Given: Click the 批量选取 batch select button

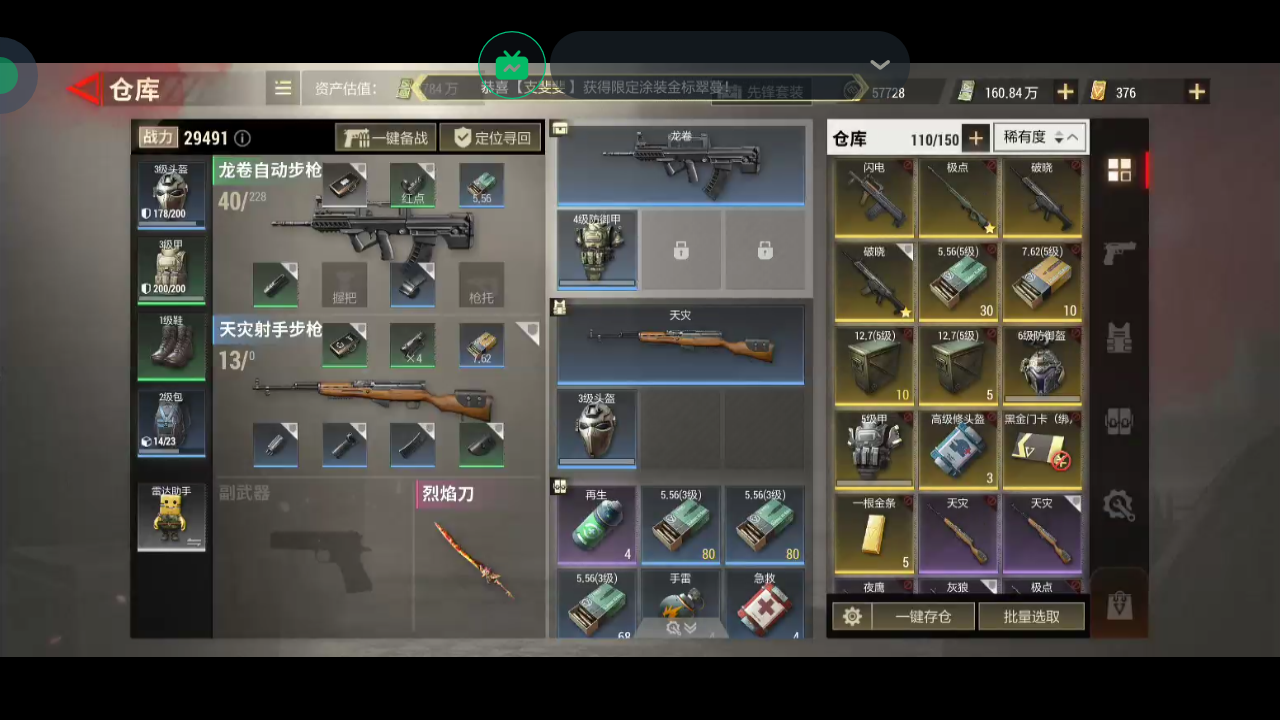Looking at the screenshot, I should pos(1031,617).
